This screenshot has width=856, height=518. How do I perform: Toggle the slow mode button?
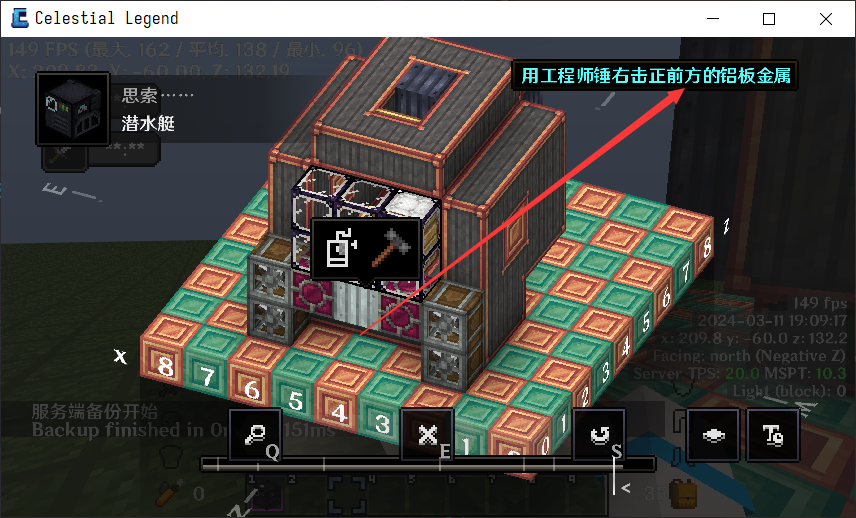(x=712, y=435)
